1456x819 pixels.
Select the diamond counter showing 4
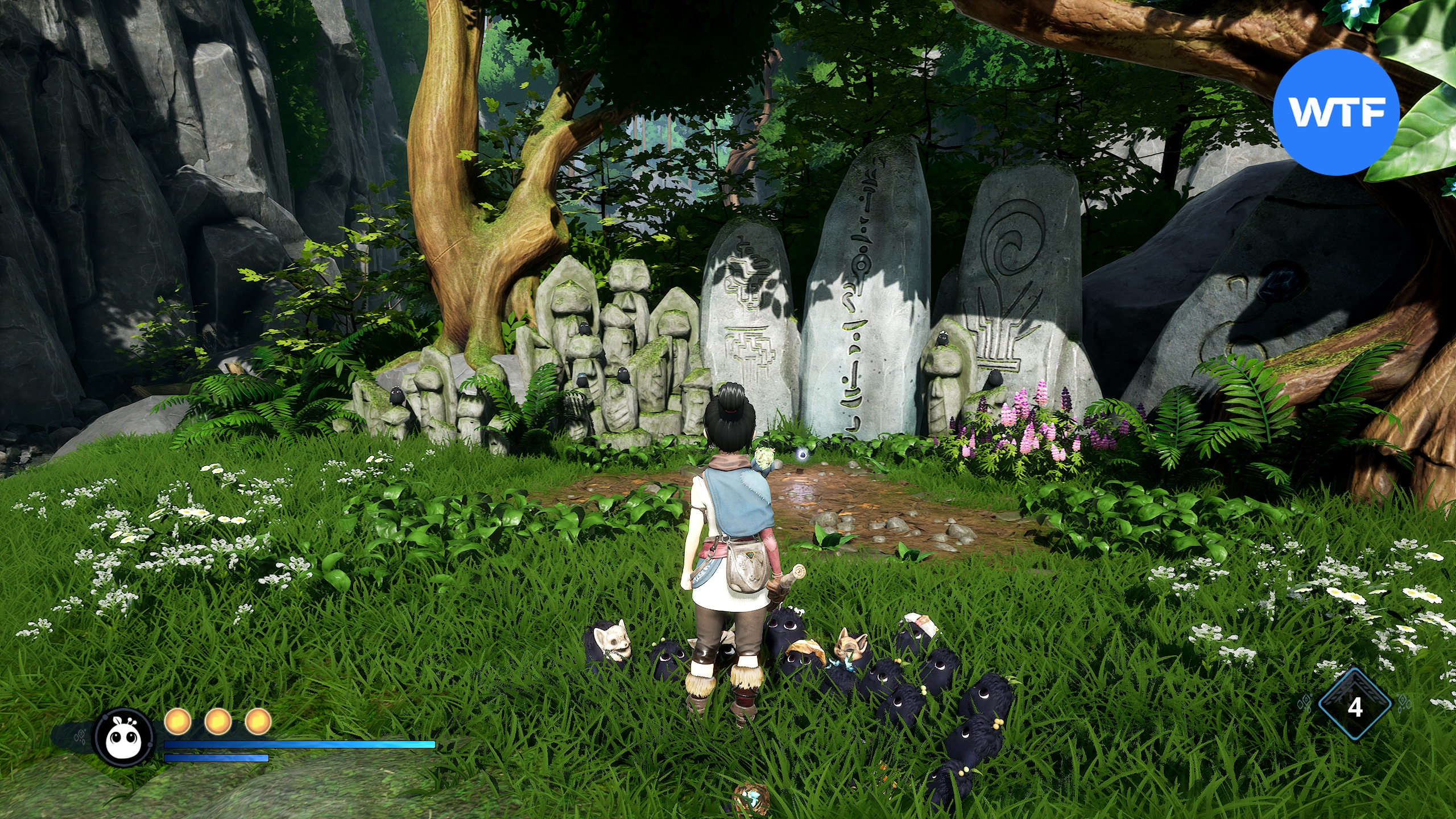(1355, 706)
